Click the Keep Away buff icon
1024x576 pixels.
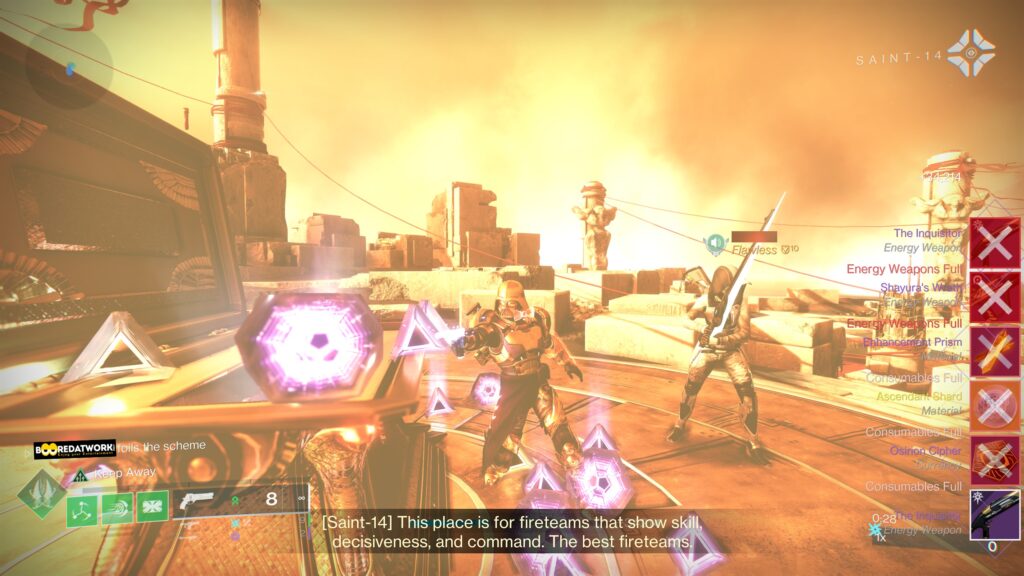[81, 475]
